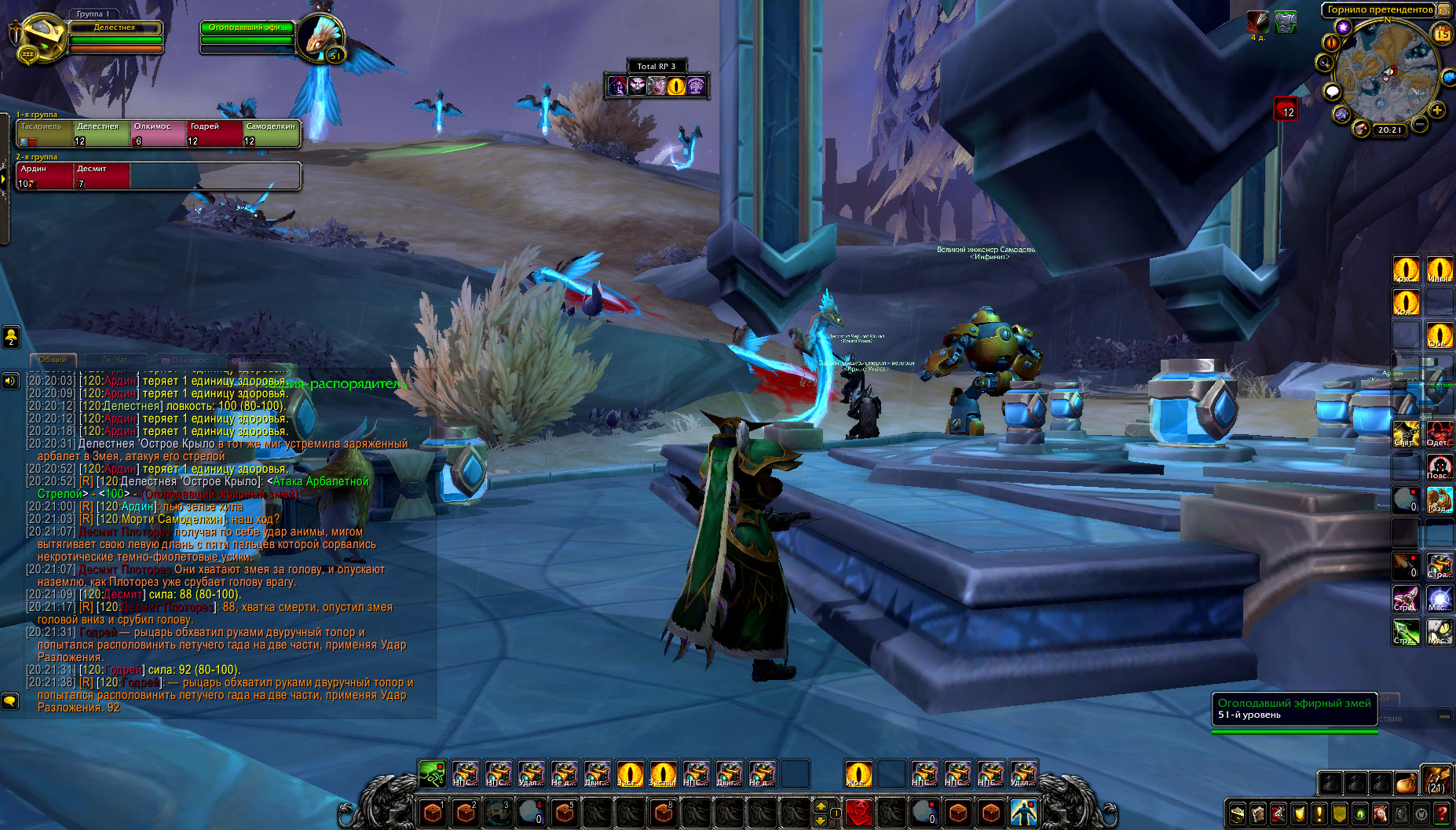Screen dimensions: 1456x830
Task: Select Ардин in the second raid group
Action: tap(45, 176)
